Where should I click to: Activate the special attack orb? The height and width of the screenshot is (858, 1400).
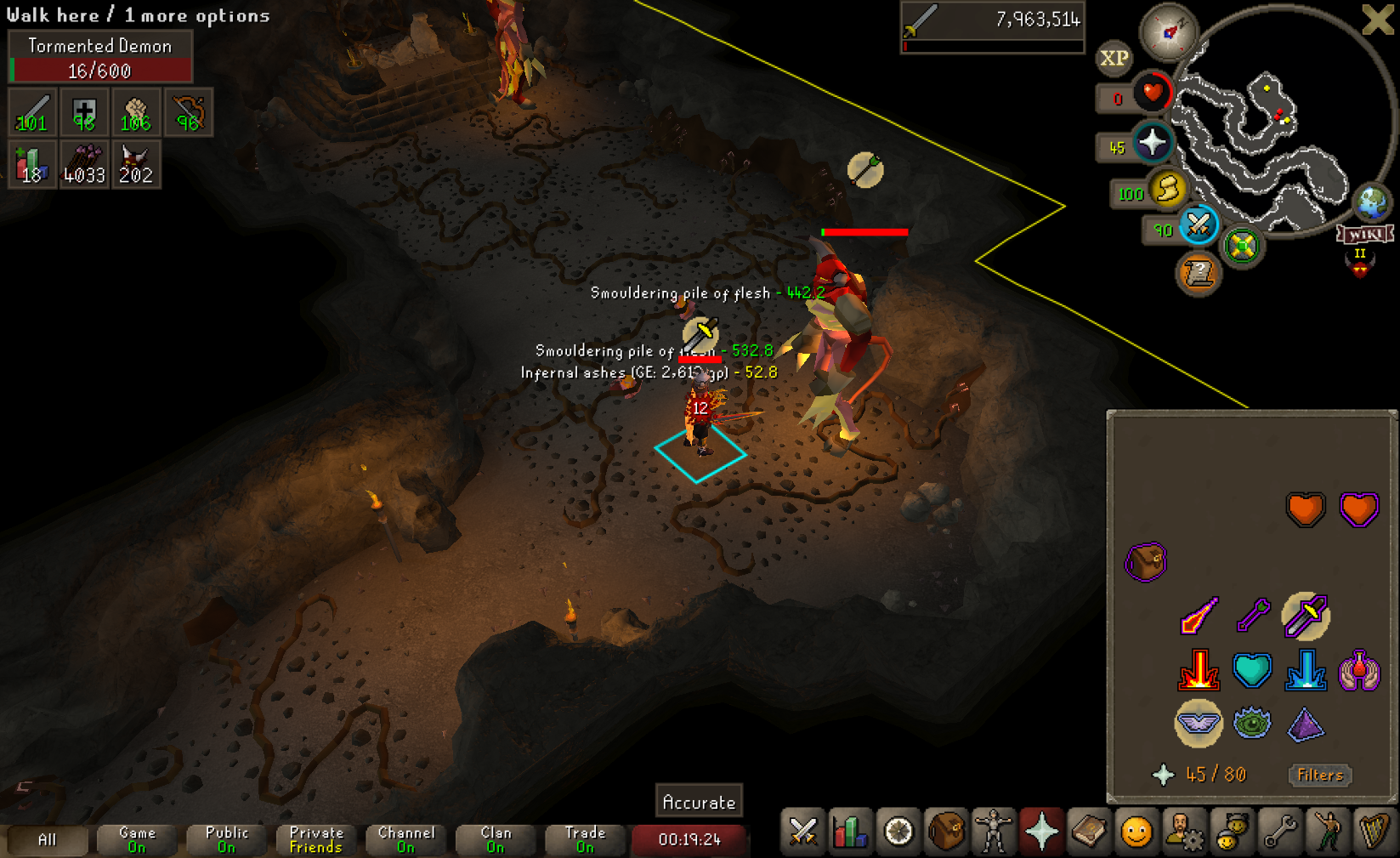click(x=1198, y=224)
